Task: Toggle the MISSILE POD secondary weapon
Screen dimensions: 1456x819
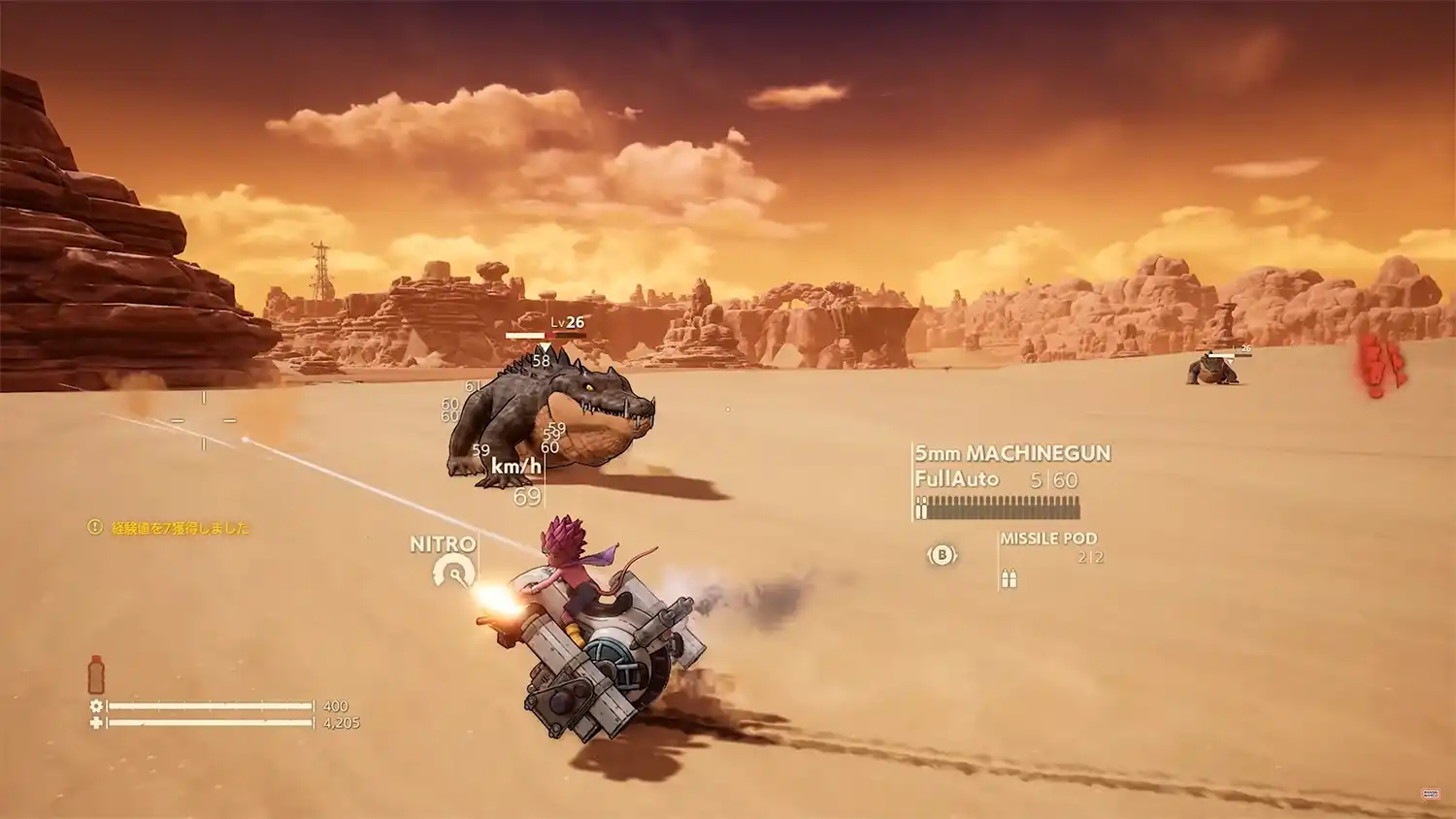Action: (942, 554)
